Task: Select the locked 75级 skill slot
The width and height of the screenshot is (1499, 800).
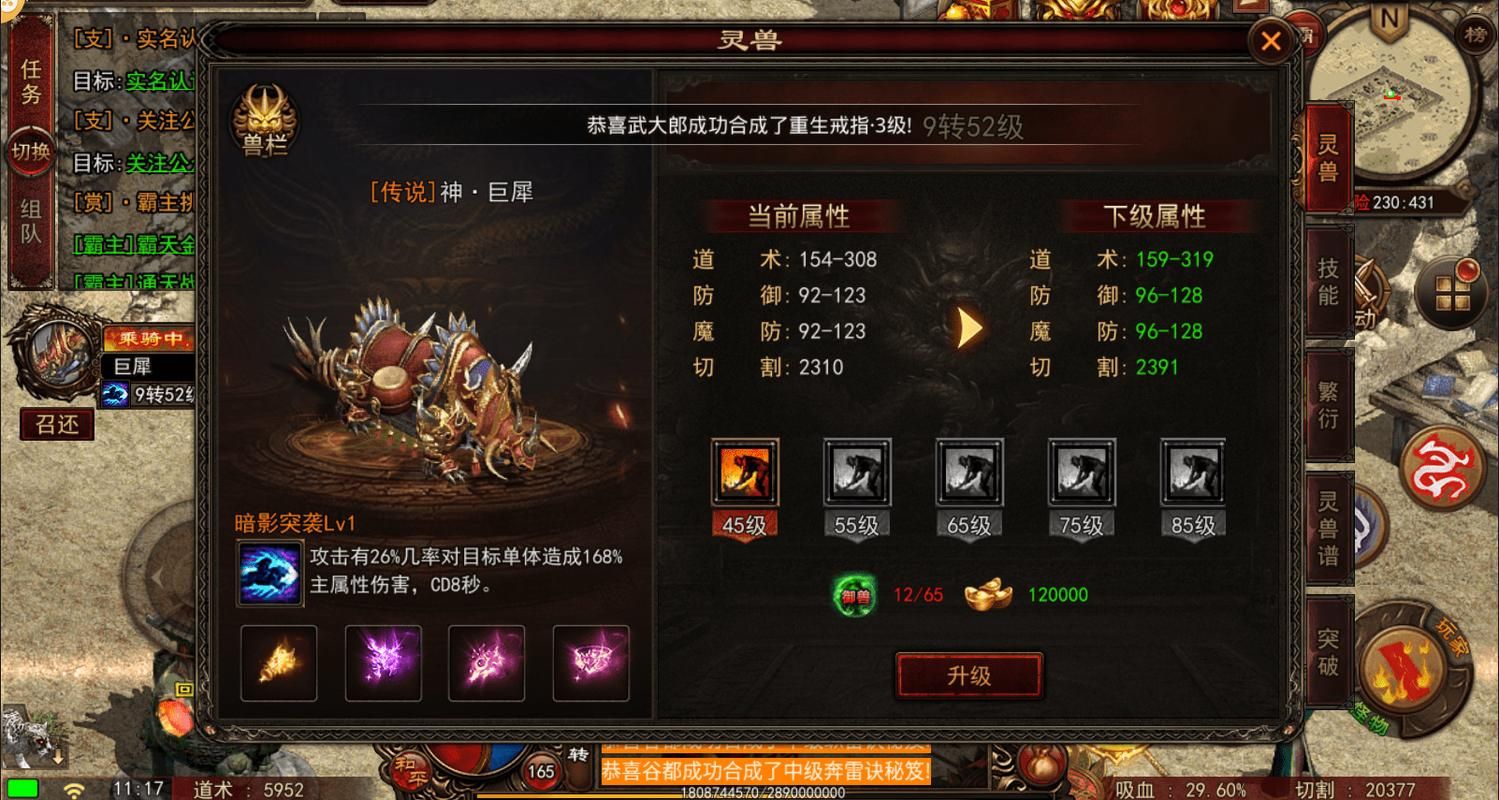Action: point(1080,474)
